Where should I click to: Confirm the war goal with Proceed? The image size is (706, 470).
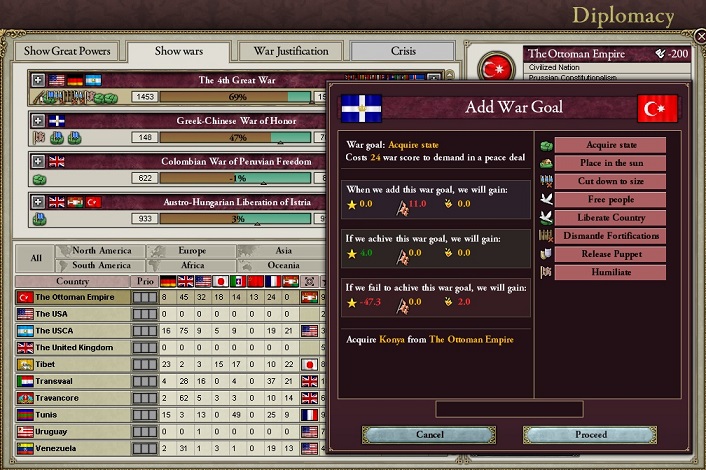coord(591,435)
